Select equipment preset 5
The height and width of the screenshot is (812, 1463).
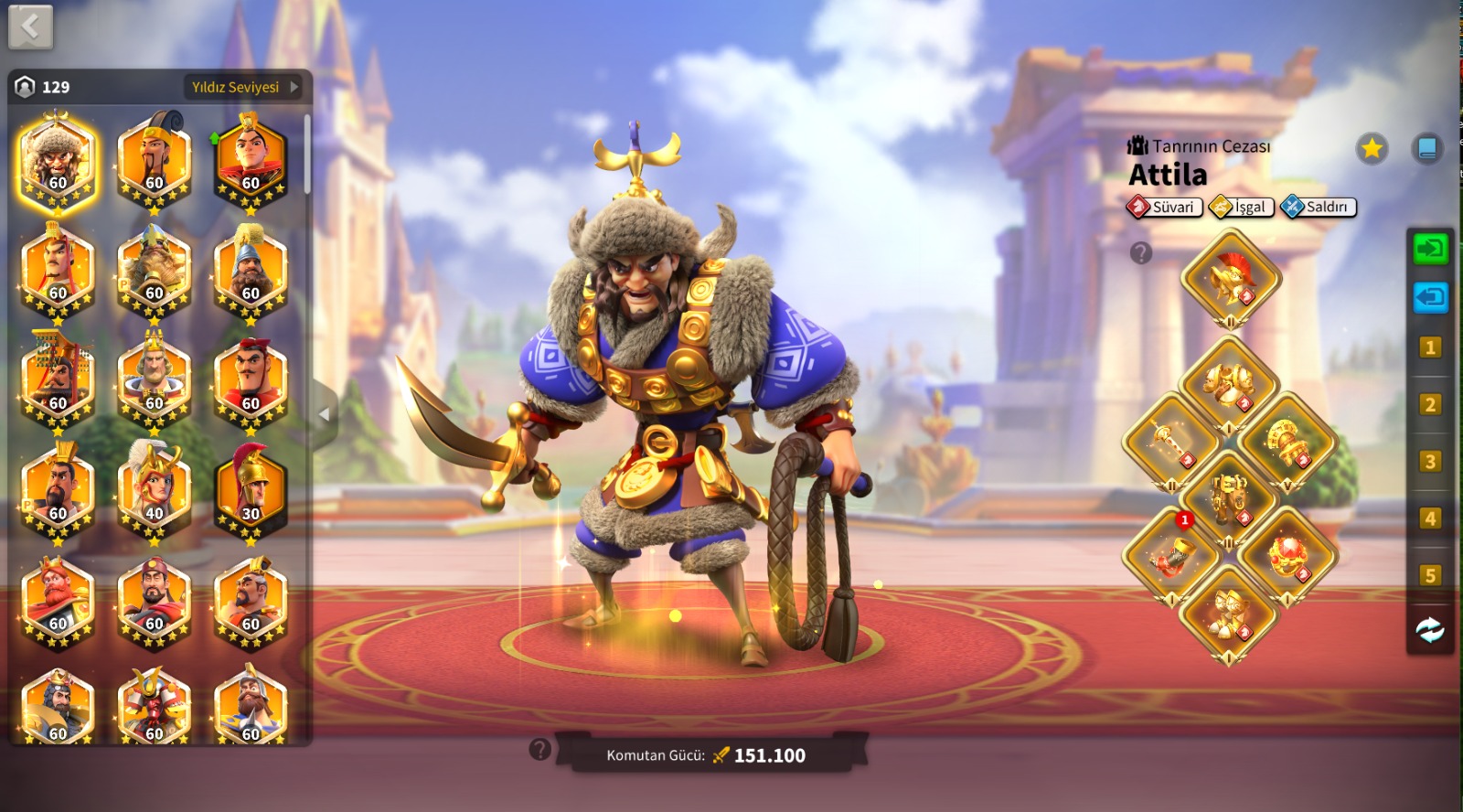(x=1430, y=575)
